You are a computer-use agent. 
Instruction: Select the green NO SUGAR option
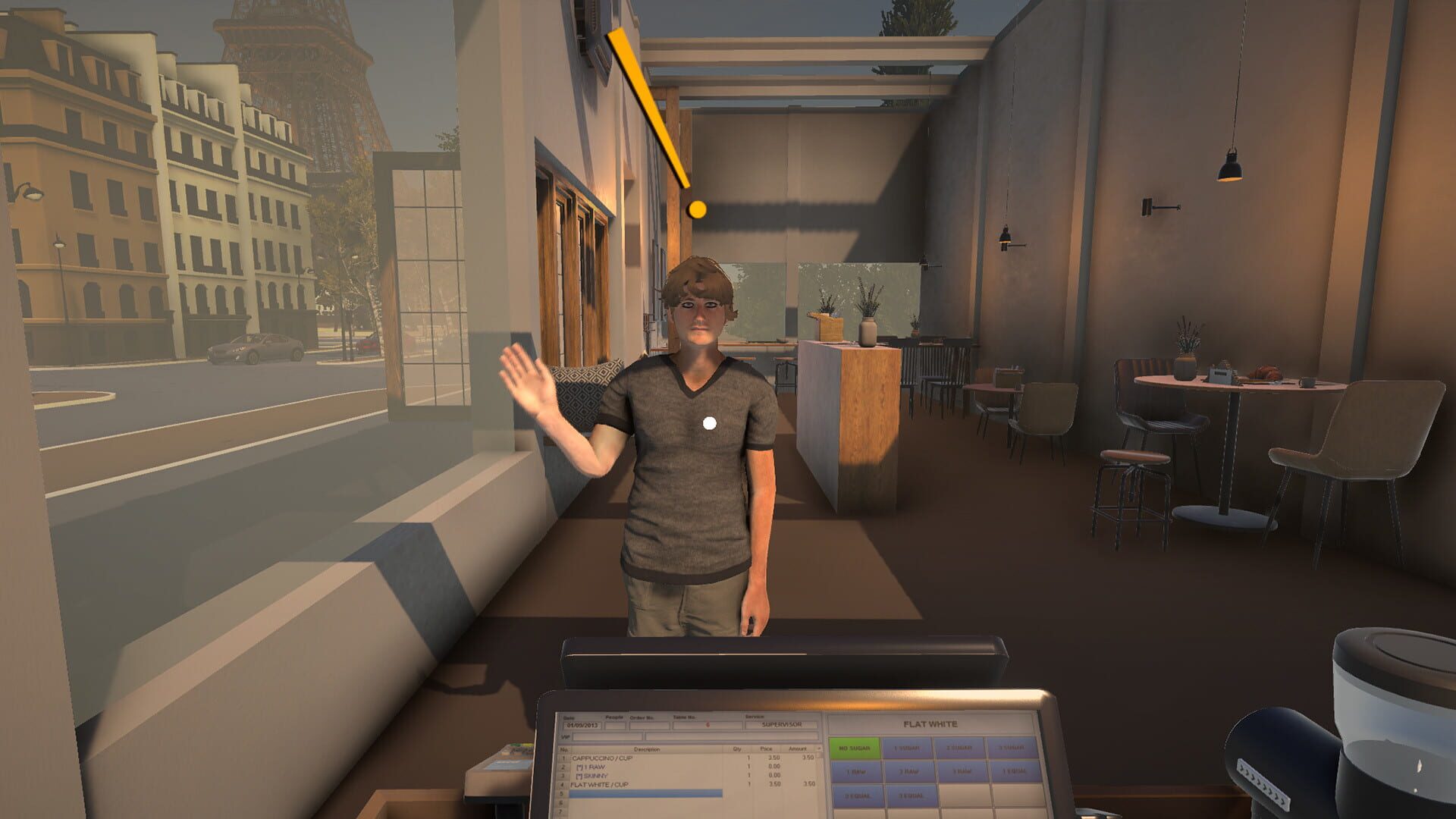[x=854, y=747]
